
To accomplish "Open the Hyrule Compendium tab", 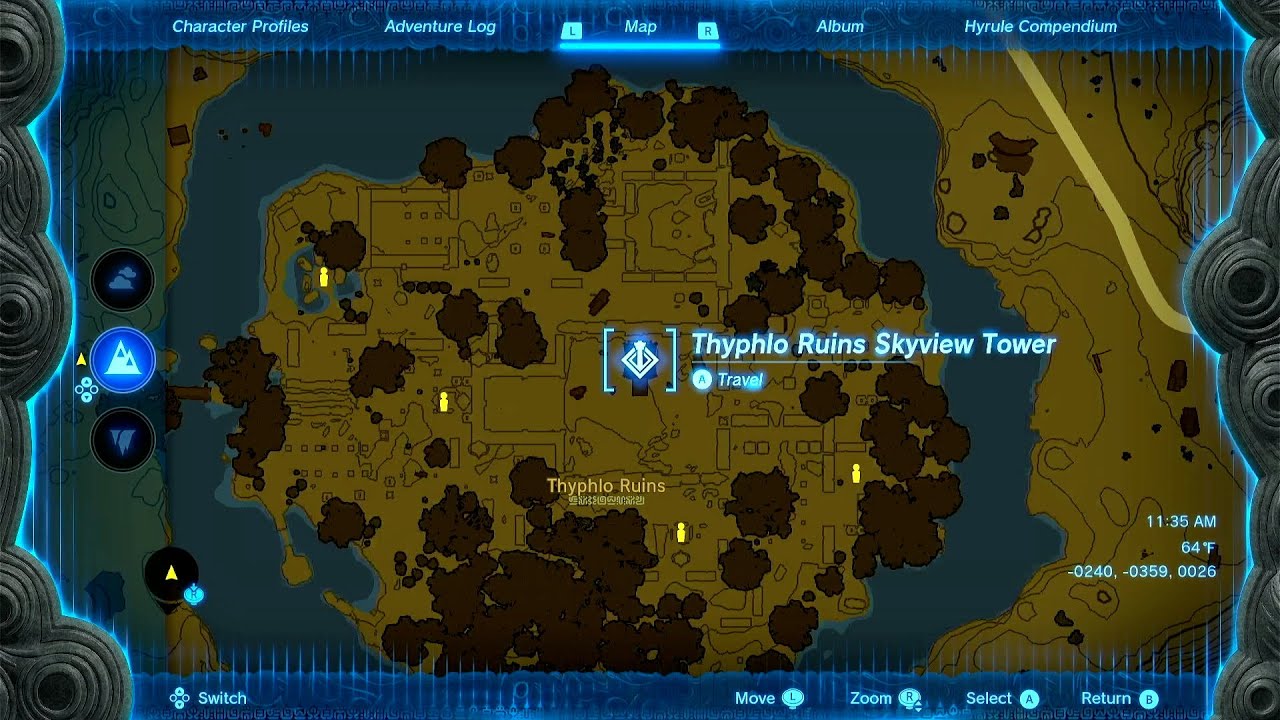I will [1040, 27].
